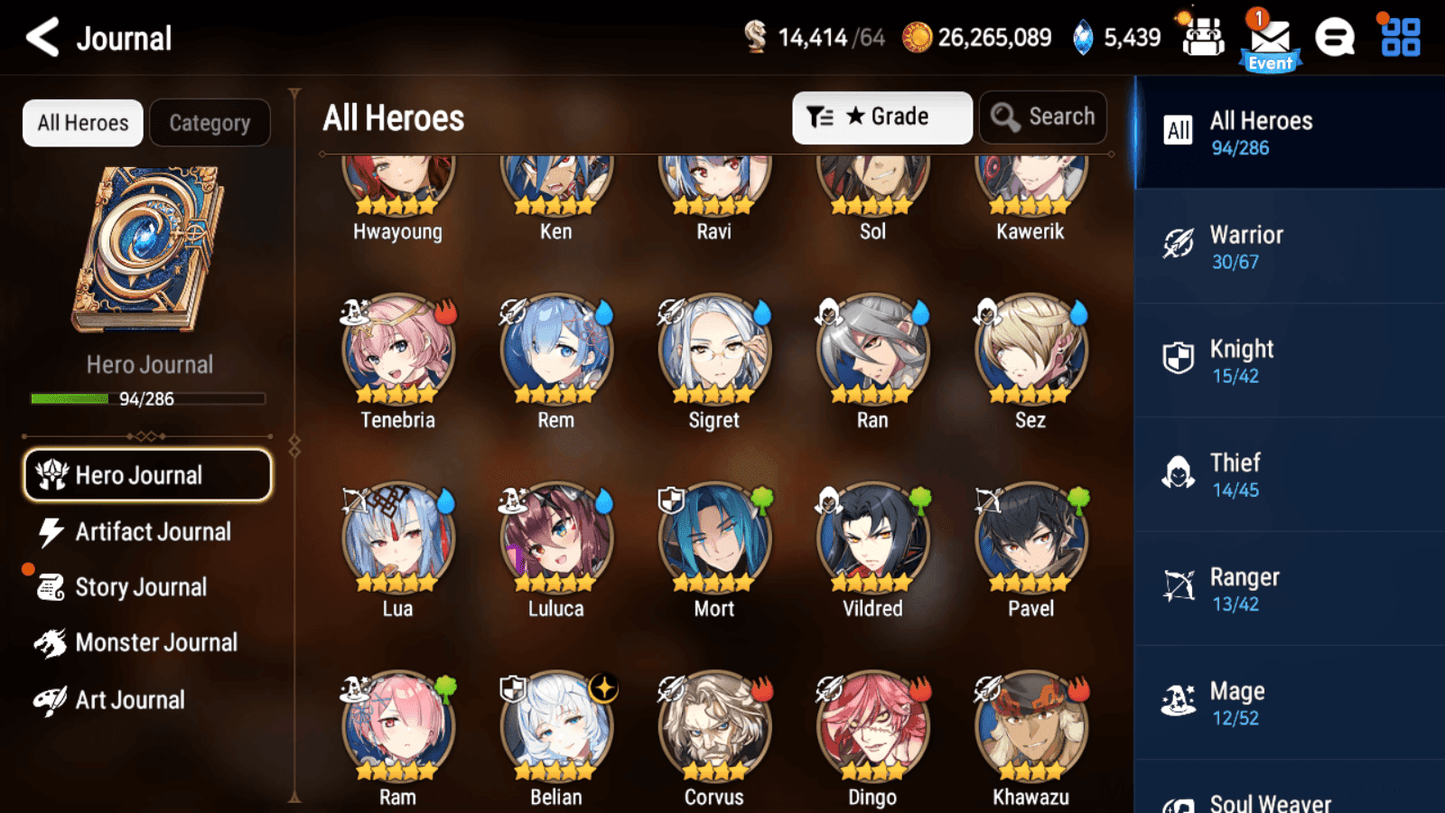1445x813 pixels.
Task: Select the Thief class filter icon
Action: click(1177, 474)
